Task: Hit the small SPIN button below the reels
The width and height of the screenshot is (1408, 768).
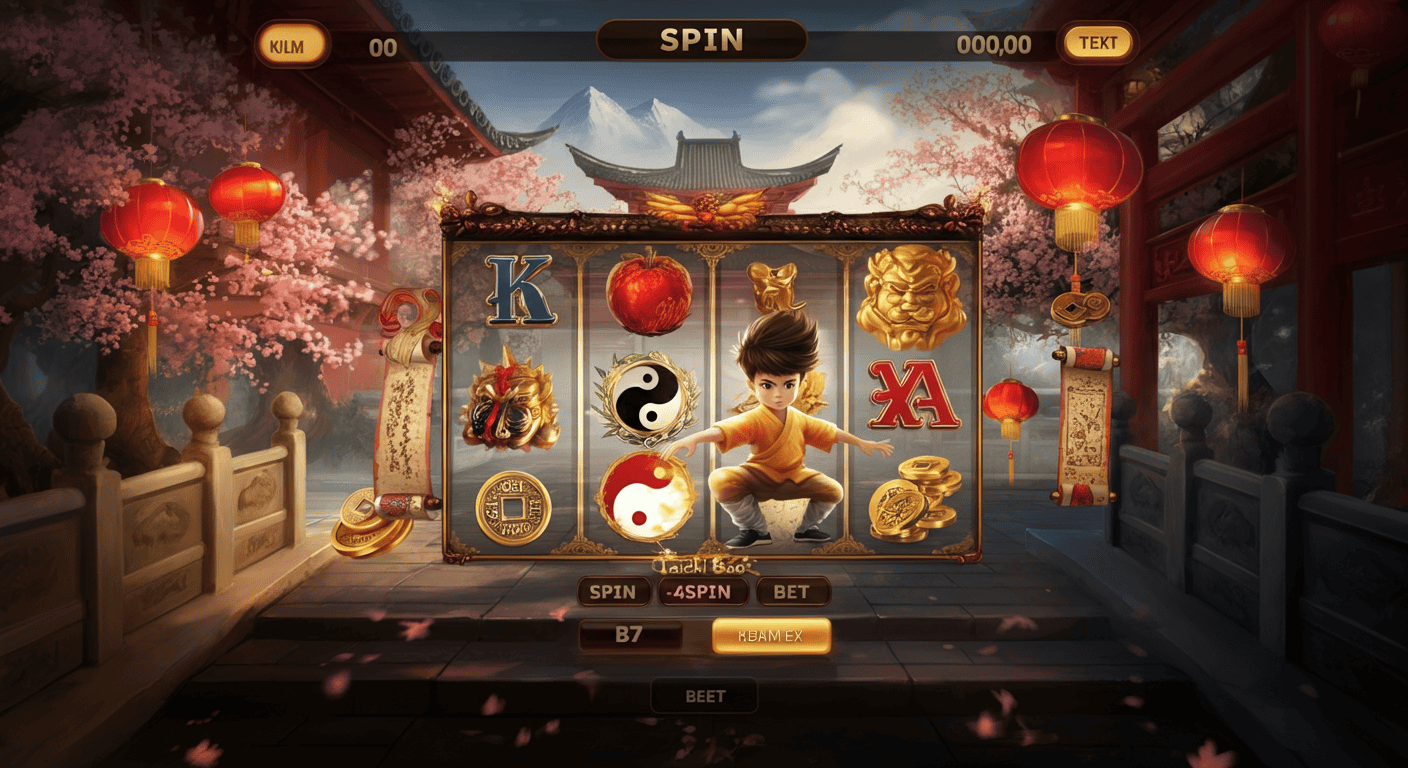Action: tap(613, 591)
